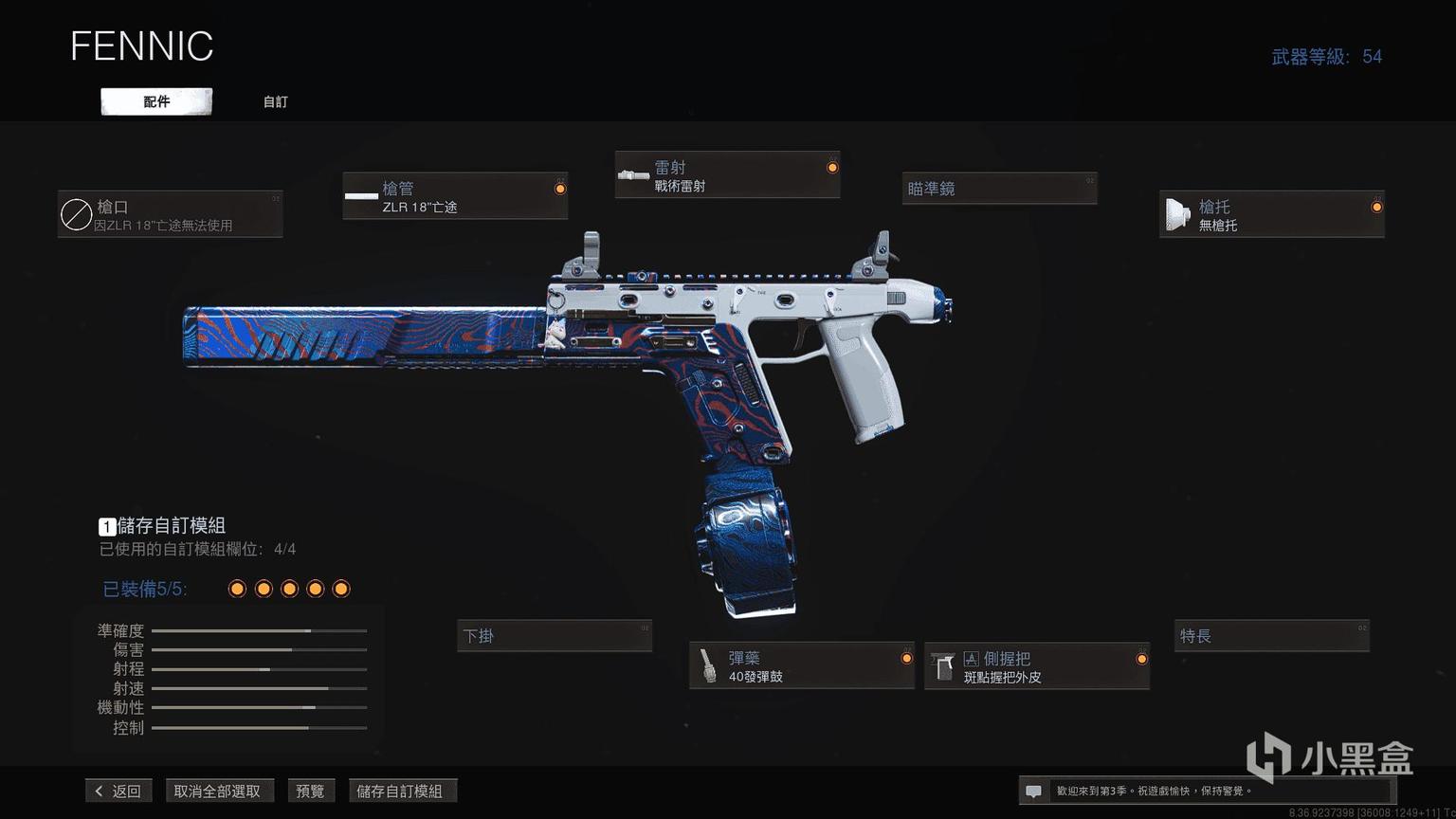The image size is (1456, 819).
Task: Select the 槍托 stock attachment slot
Action: click(x=1271, y=214)
